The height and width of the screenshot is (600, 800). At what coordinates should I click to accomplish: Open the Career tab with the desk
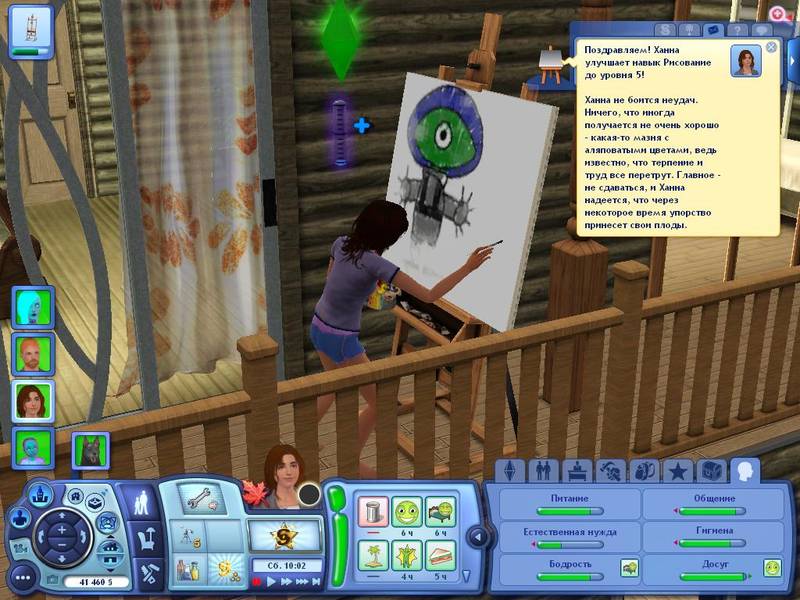tap(575, 470)
